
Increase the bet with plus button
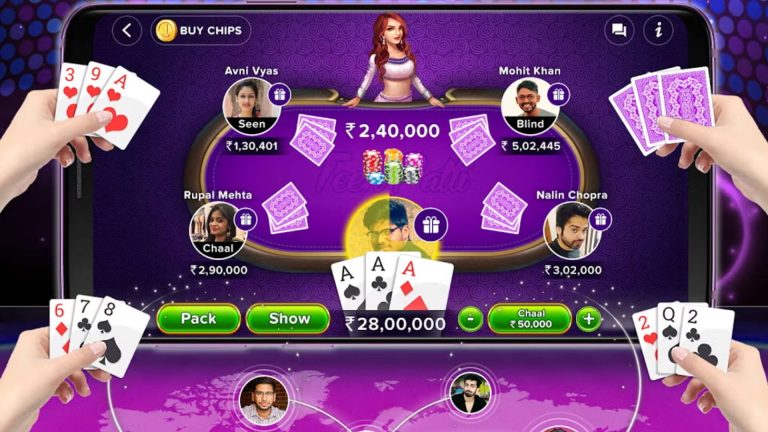tap(589, 320)
